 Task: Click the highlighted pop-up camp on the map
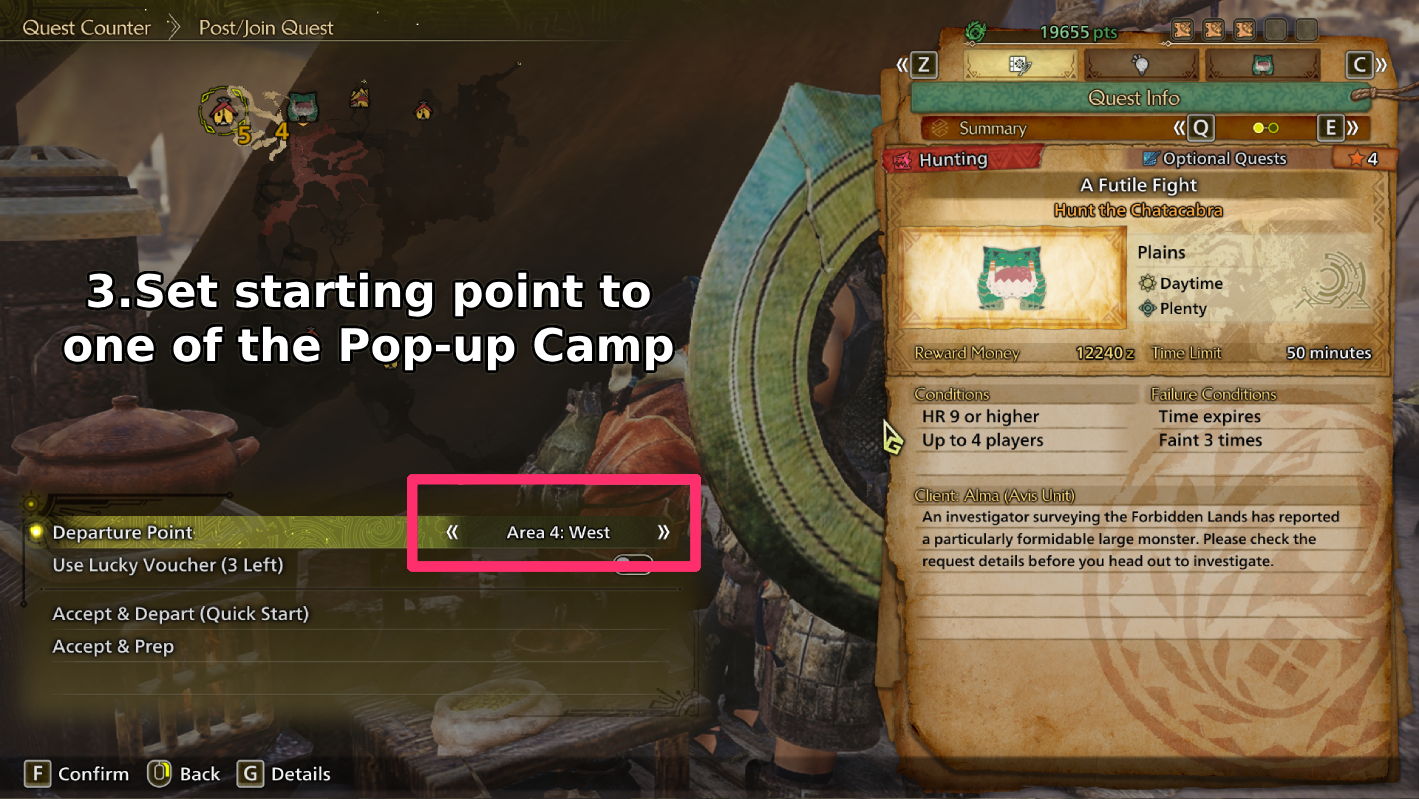point(224,109)
